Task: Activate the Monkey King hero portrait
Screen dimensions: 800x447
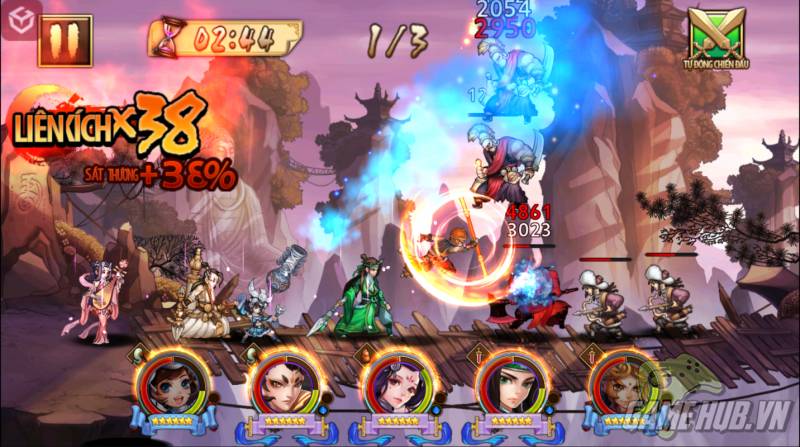Action: [x=621, y=387]
